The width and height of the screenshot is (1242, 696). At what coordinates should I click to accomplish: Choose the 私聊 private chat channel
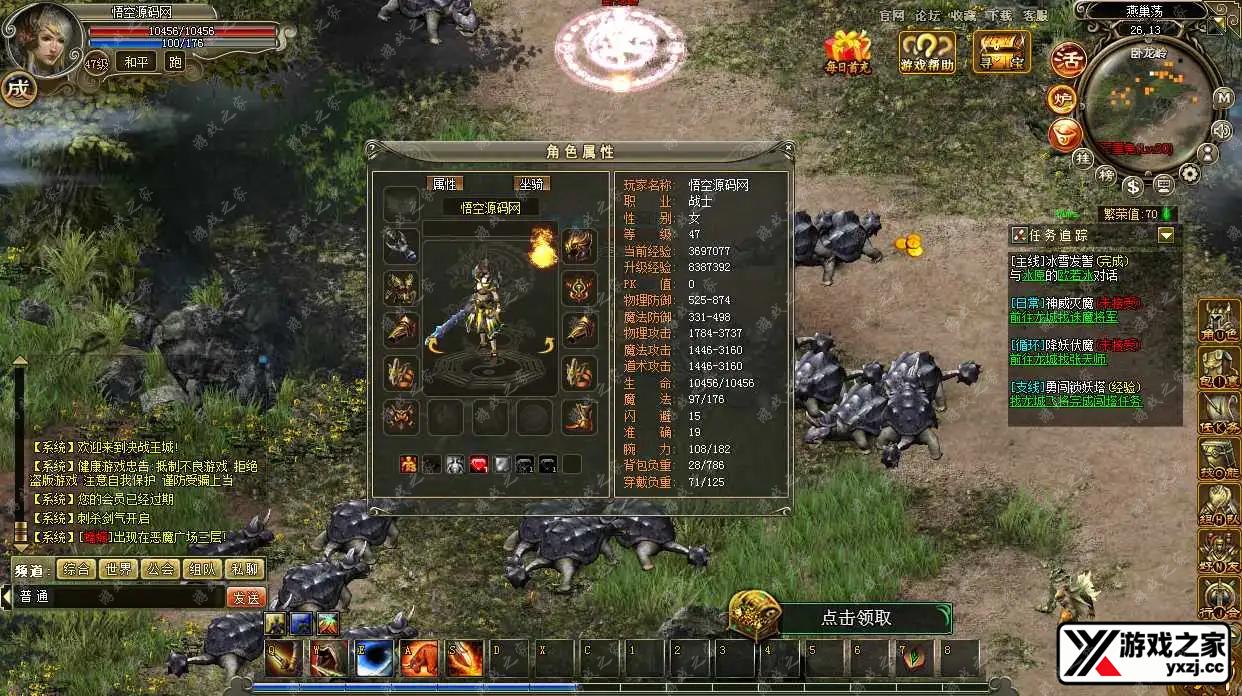tap(245, 569)
